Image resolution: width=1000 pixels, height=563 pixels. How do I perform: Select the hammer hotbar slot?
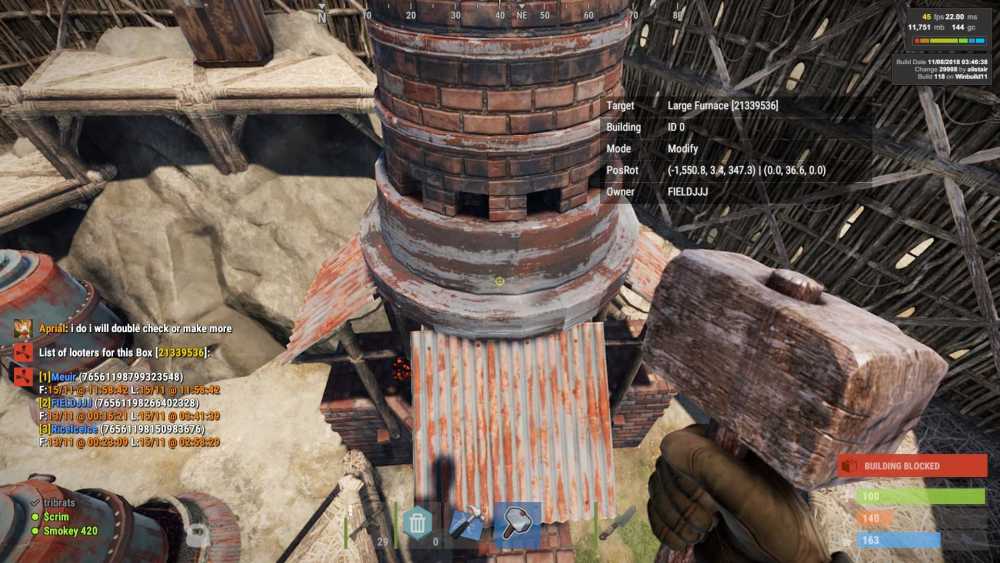coord(517,524)
